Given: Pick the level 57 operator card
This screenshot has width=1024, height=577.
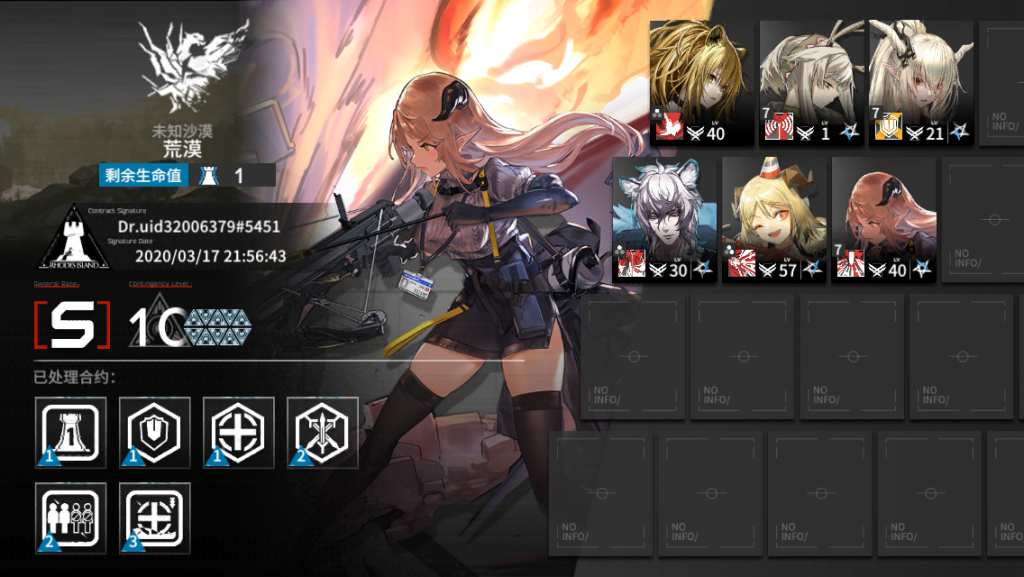Looking at the screenshot, I should pyautogui.click(x=773, y=219).
